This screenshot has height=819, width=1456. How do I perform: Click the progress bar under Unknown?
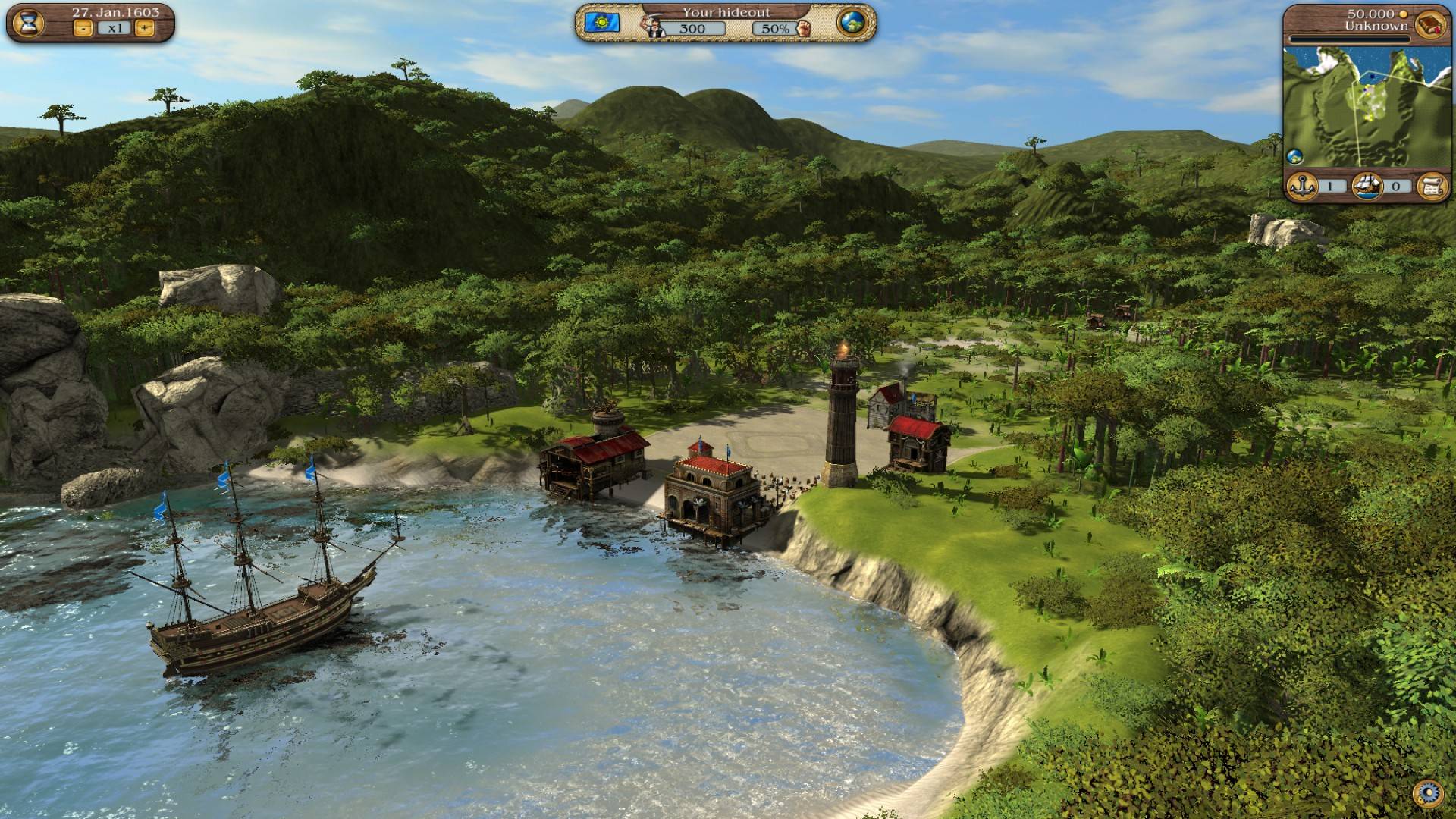pyautogui.click(x=1350, y=39)
